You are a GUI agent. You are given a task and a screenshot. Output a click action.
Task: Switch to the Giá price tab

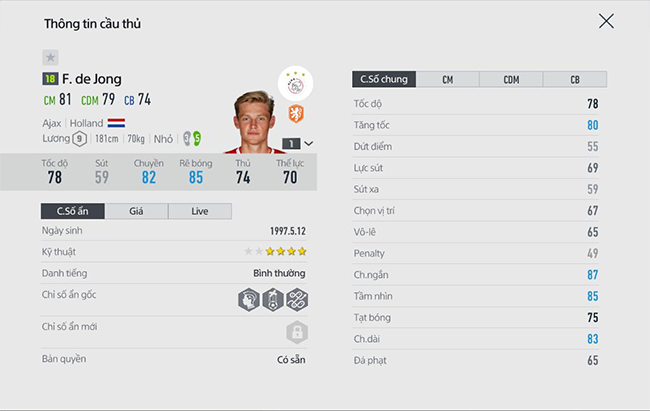pos(135,211)
